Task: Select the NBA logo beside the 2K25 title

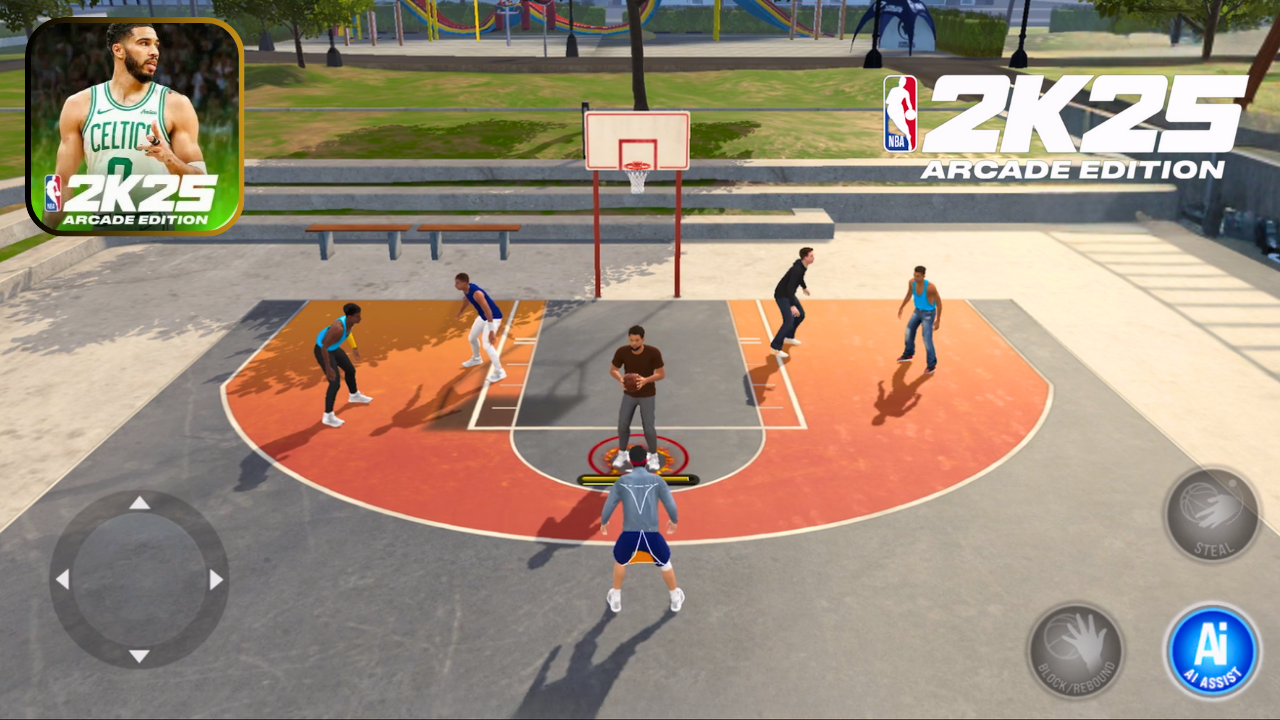Action: click(x=901, y=112)
